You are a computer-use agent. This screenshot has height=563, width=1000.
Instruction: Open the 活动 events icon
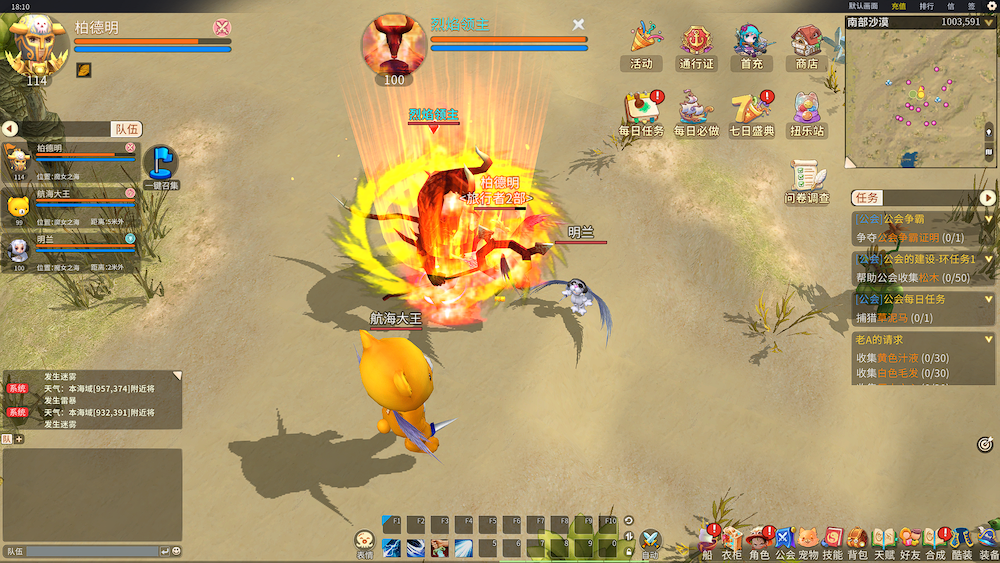point(642,43)
